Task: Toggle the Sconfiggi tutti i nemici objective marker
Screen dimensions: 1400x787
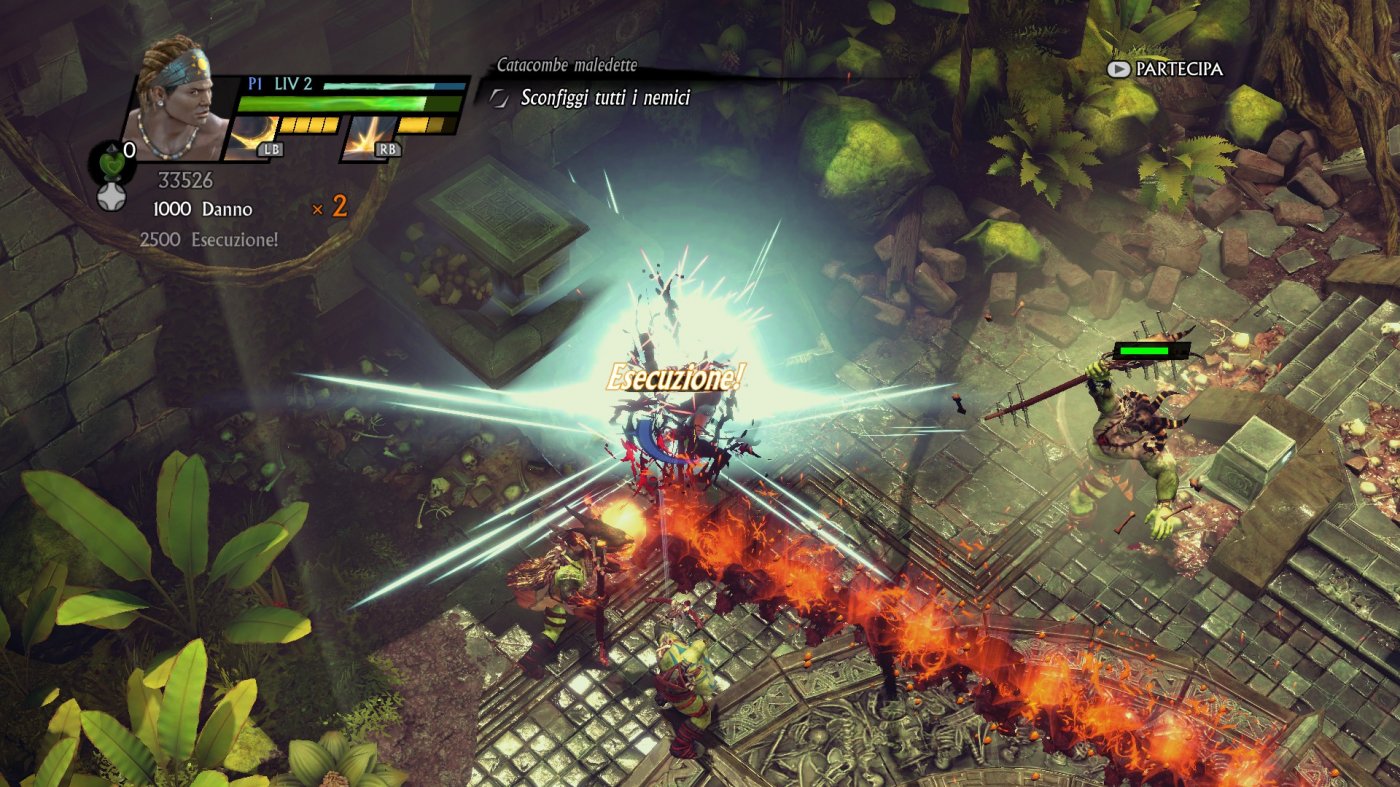Action: coord(497,99)
